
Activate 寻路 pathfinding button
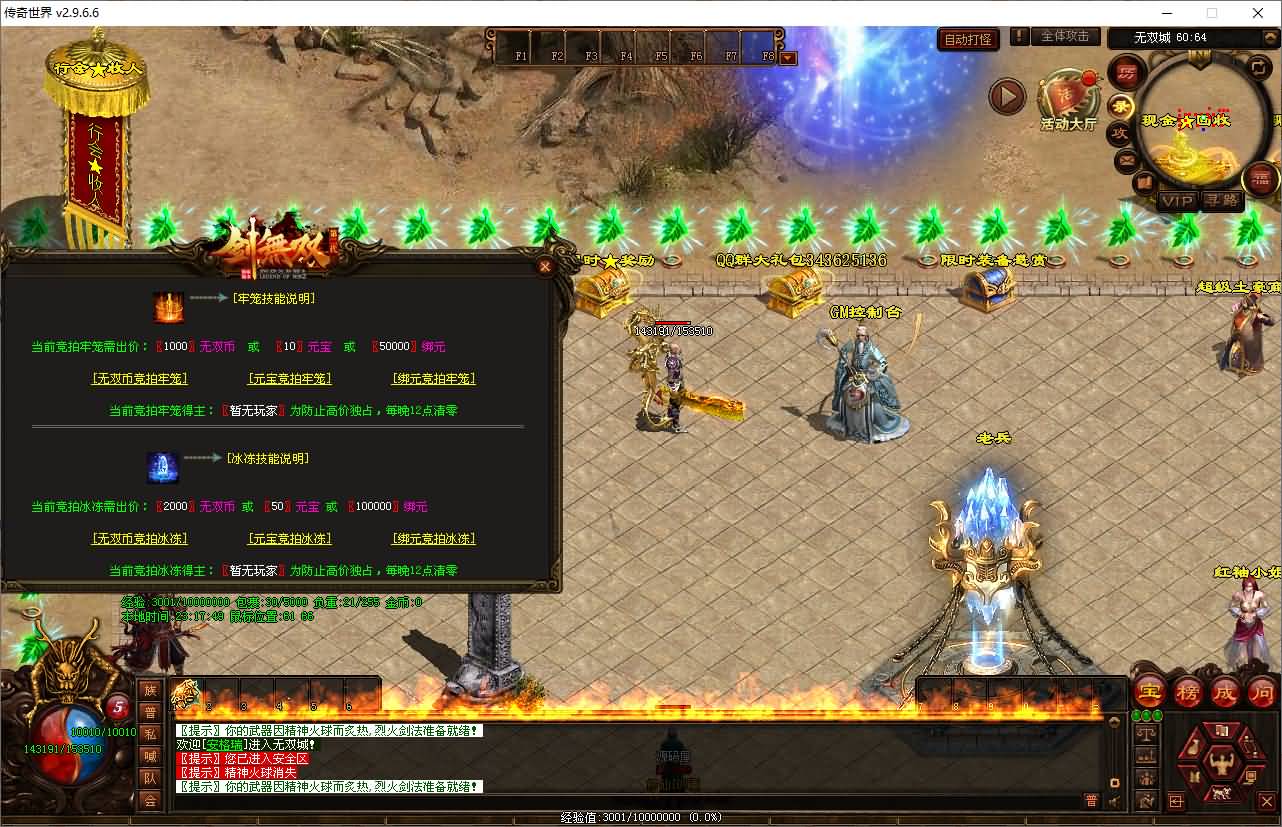tap(1220, 200)
